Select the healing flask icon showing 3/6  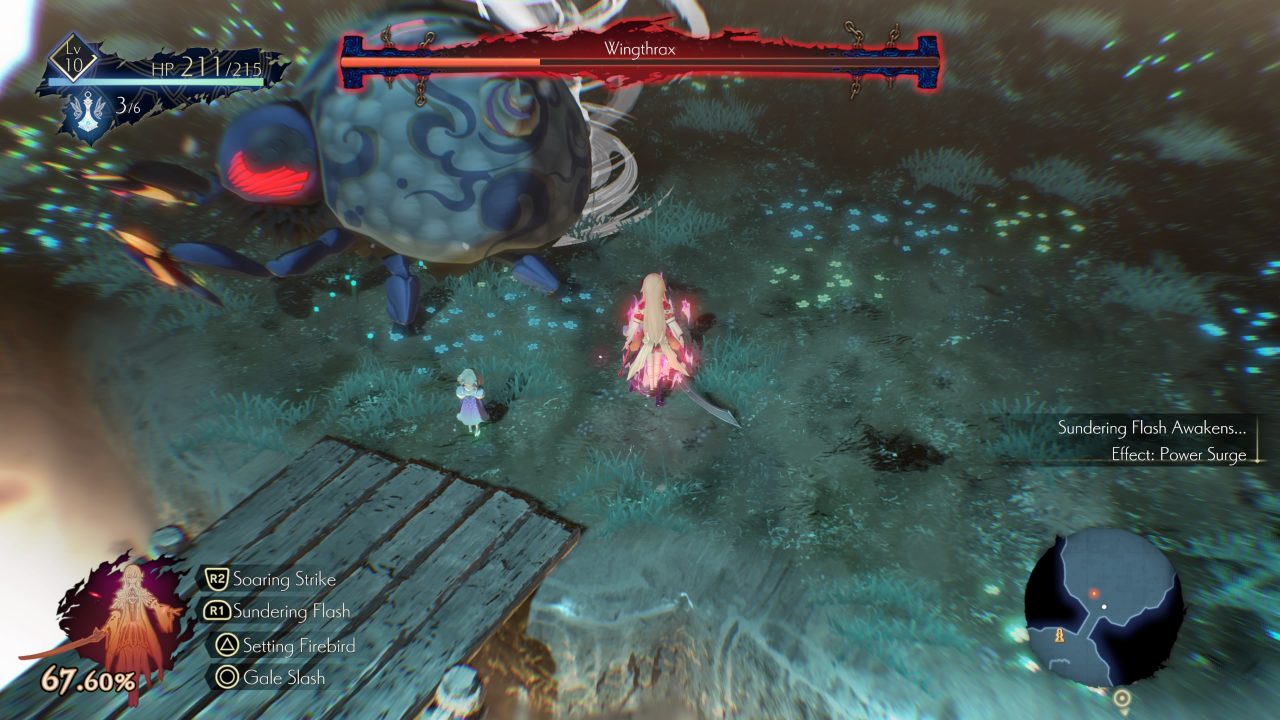tap(89, 112)
